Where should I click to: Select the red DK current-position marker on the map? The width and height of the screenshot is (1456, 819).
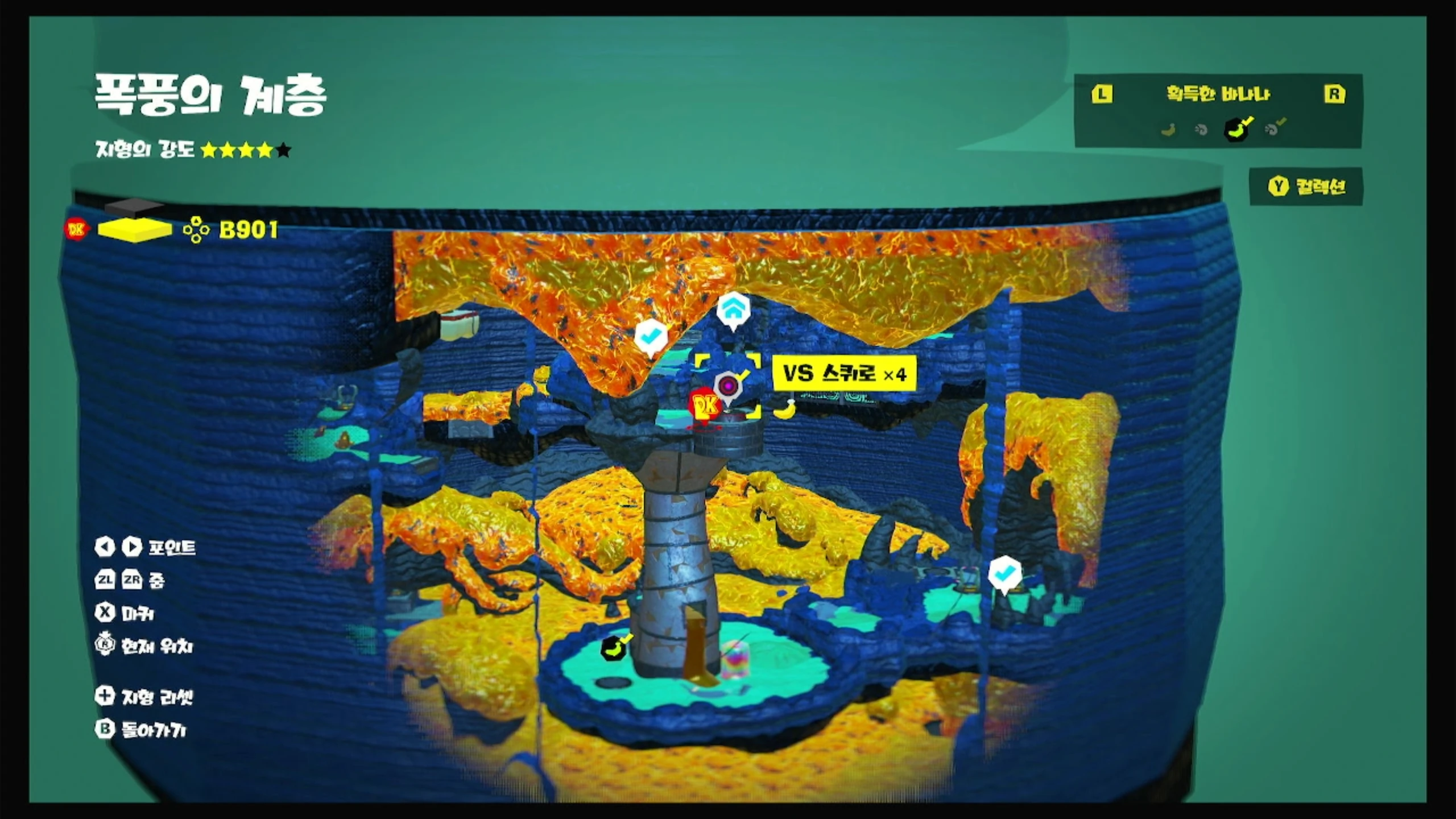[705, 406]
